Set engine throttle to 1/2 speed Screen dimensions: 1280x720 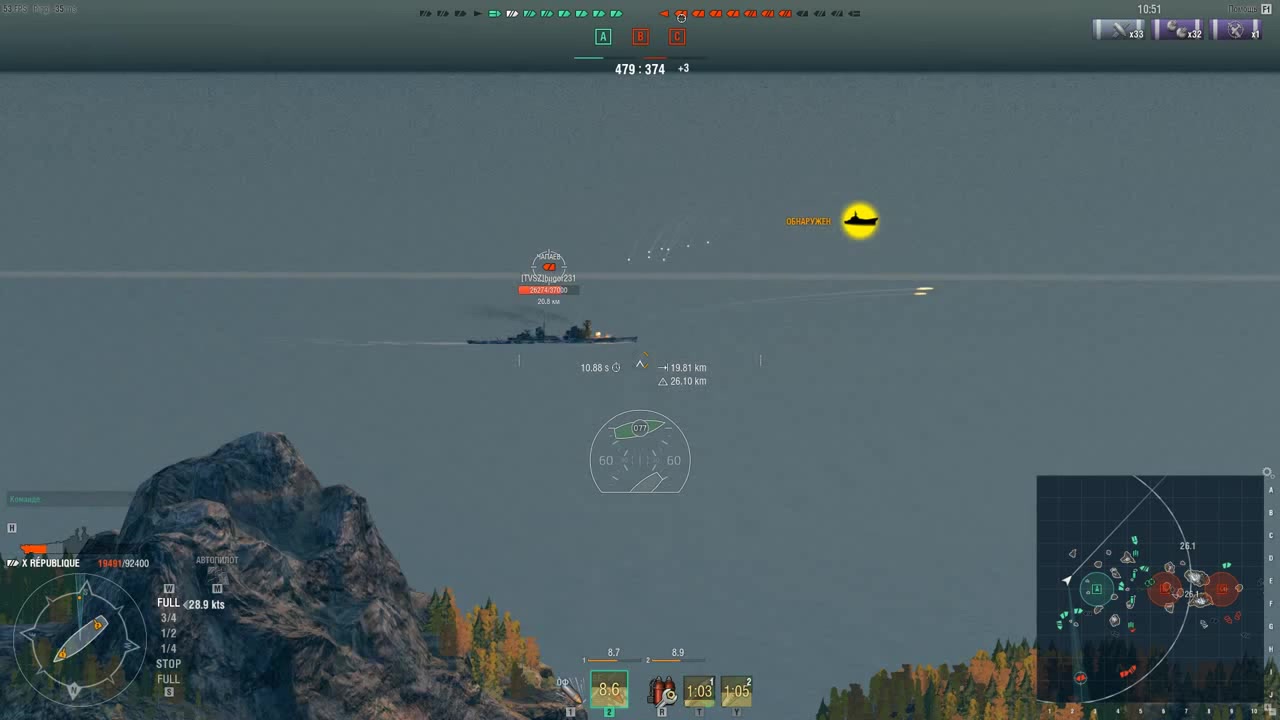[168, 633]
